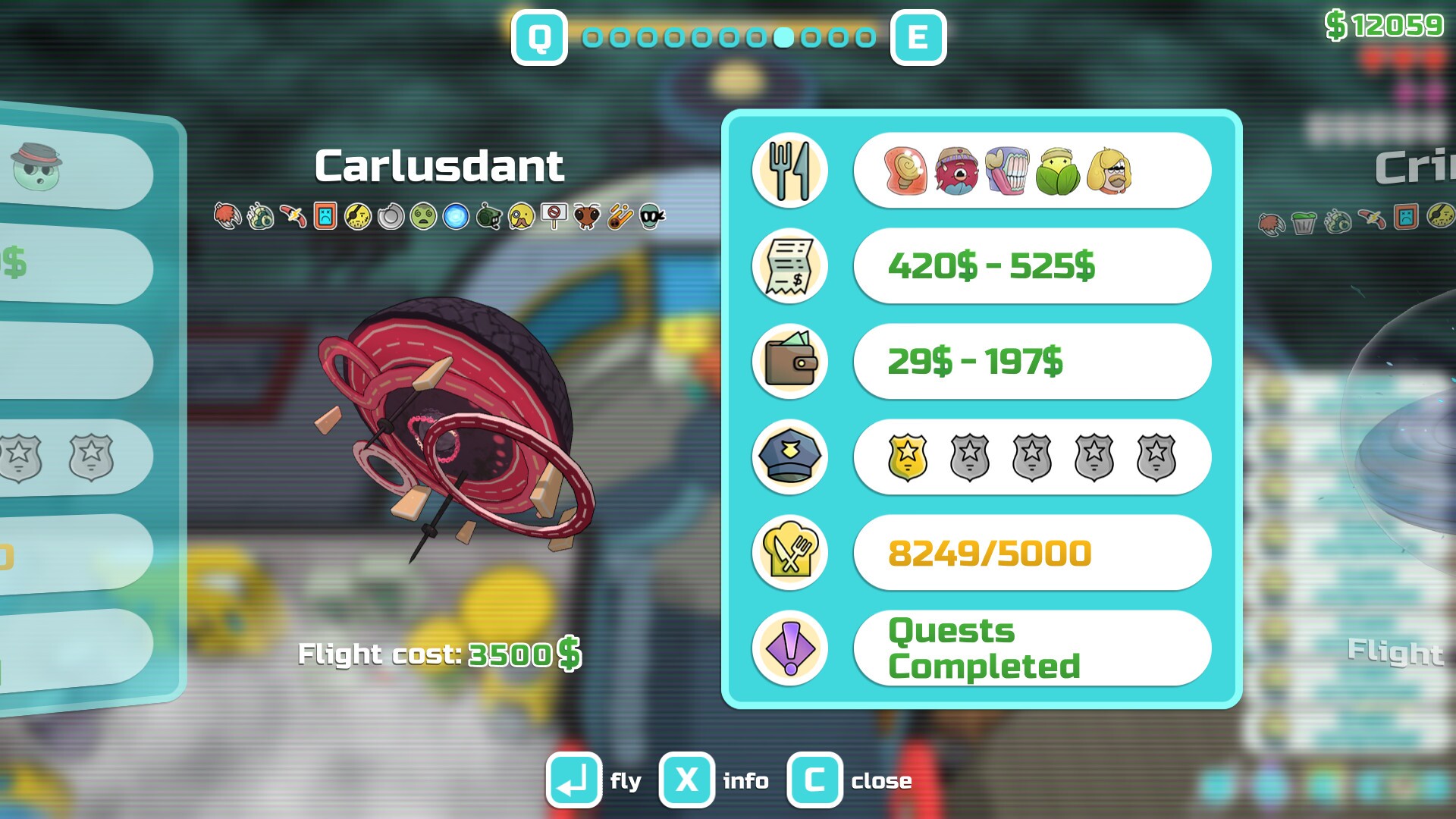Click fly to travel to Carlusdant

[574, 780]
